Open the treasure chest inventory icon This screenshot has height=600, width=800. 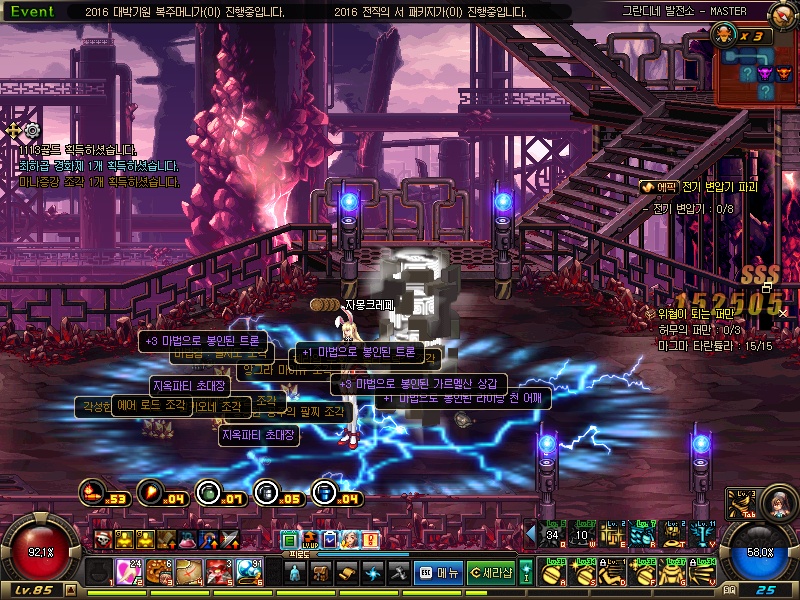[321, 573]
